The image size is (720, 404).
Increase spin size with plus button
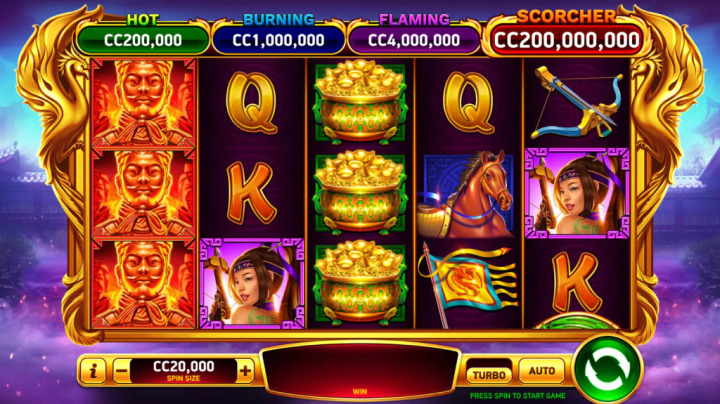coord(245,371)
